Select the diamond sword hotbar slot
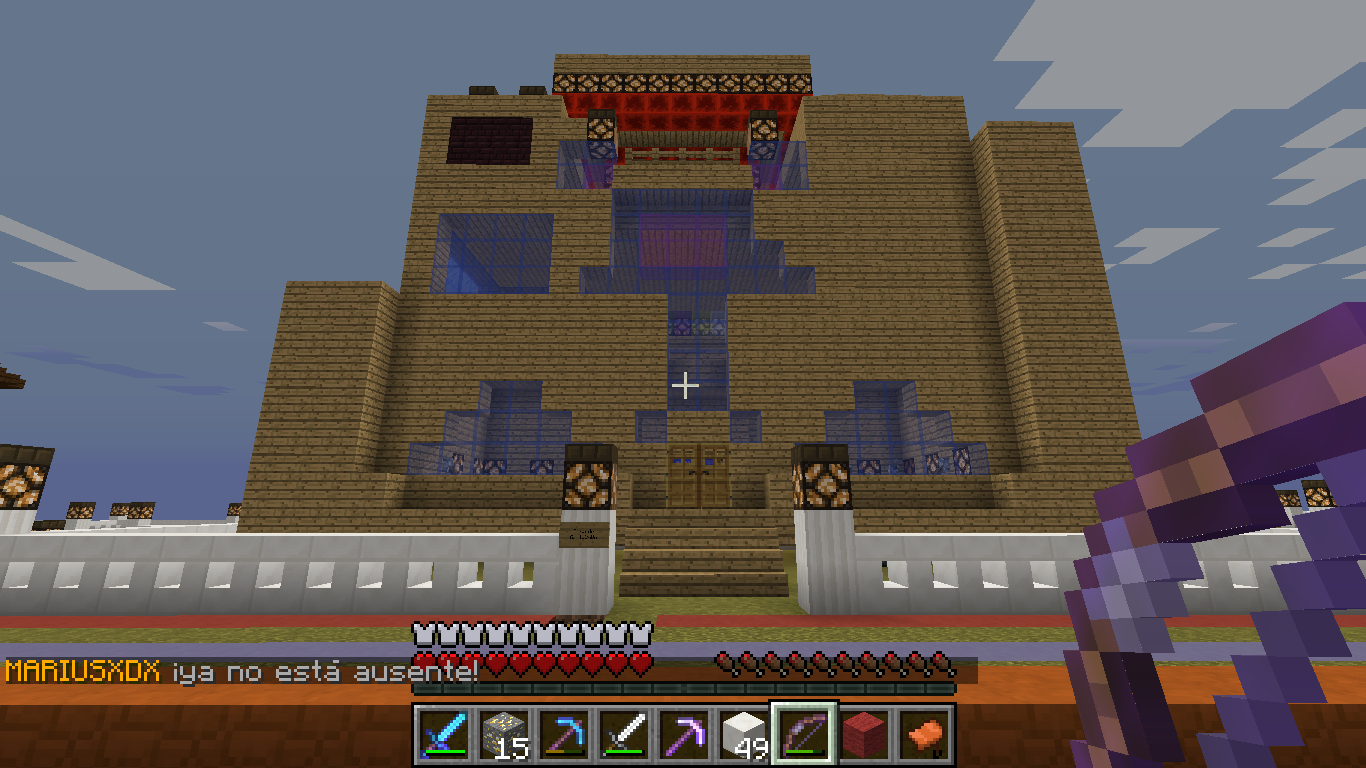This screenshot has width=1366, height=768. [440, 734]
